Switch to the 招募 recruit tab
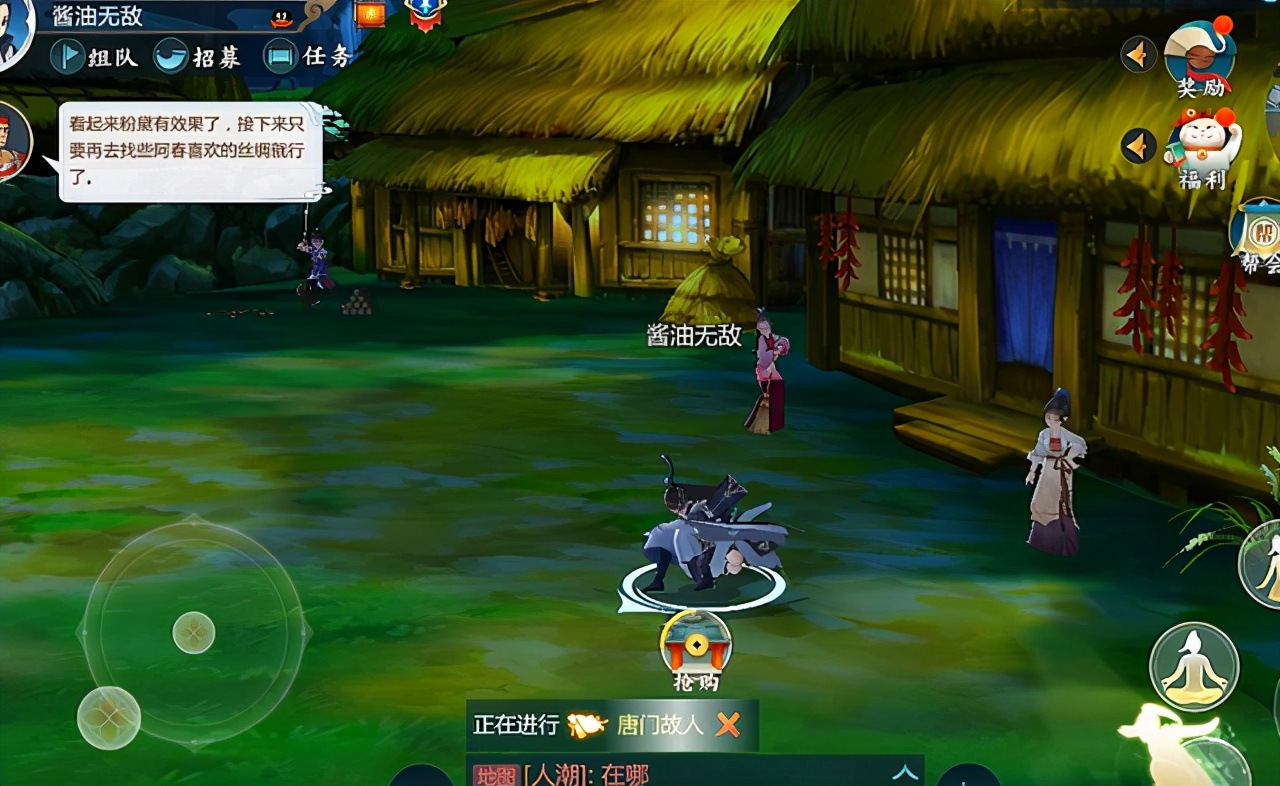Viewport: 1280px width, 786px height. point(198,56)
